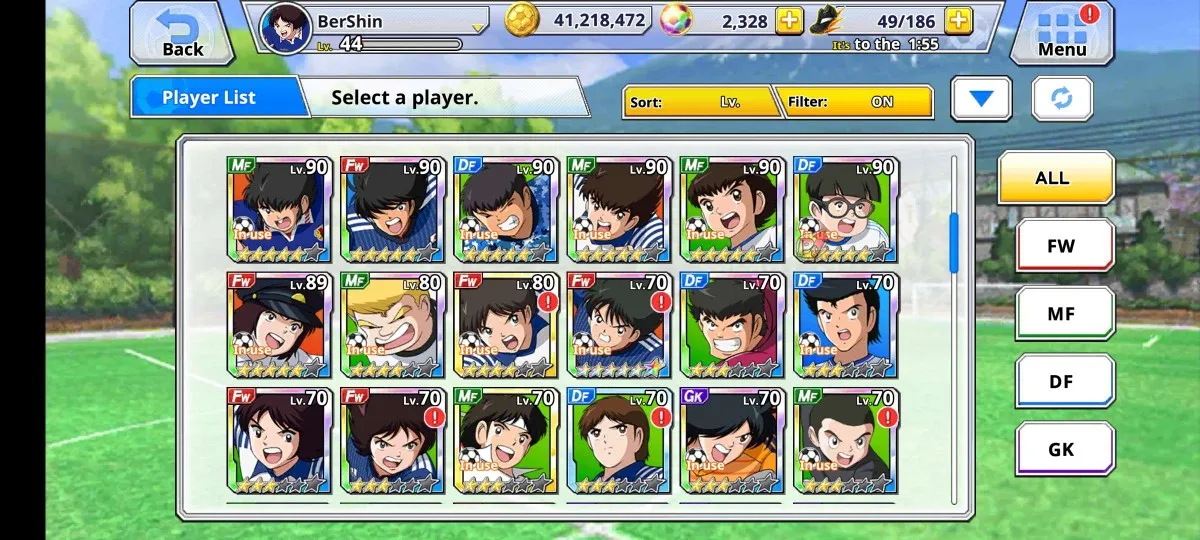The height and width of the screenshot is (540, 1200).
Task: Choose the Lv.70 MF player with headband
Action: point(505,441)
